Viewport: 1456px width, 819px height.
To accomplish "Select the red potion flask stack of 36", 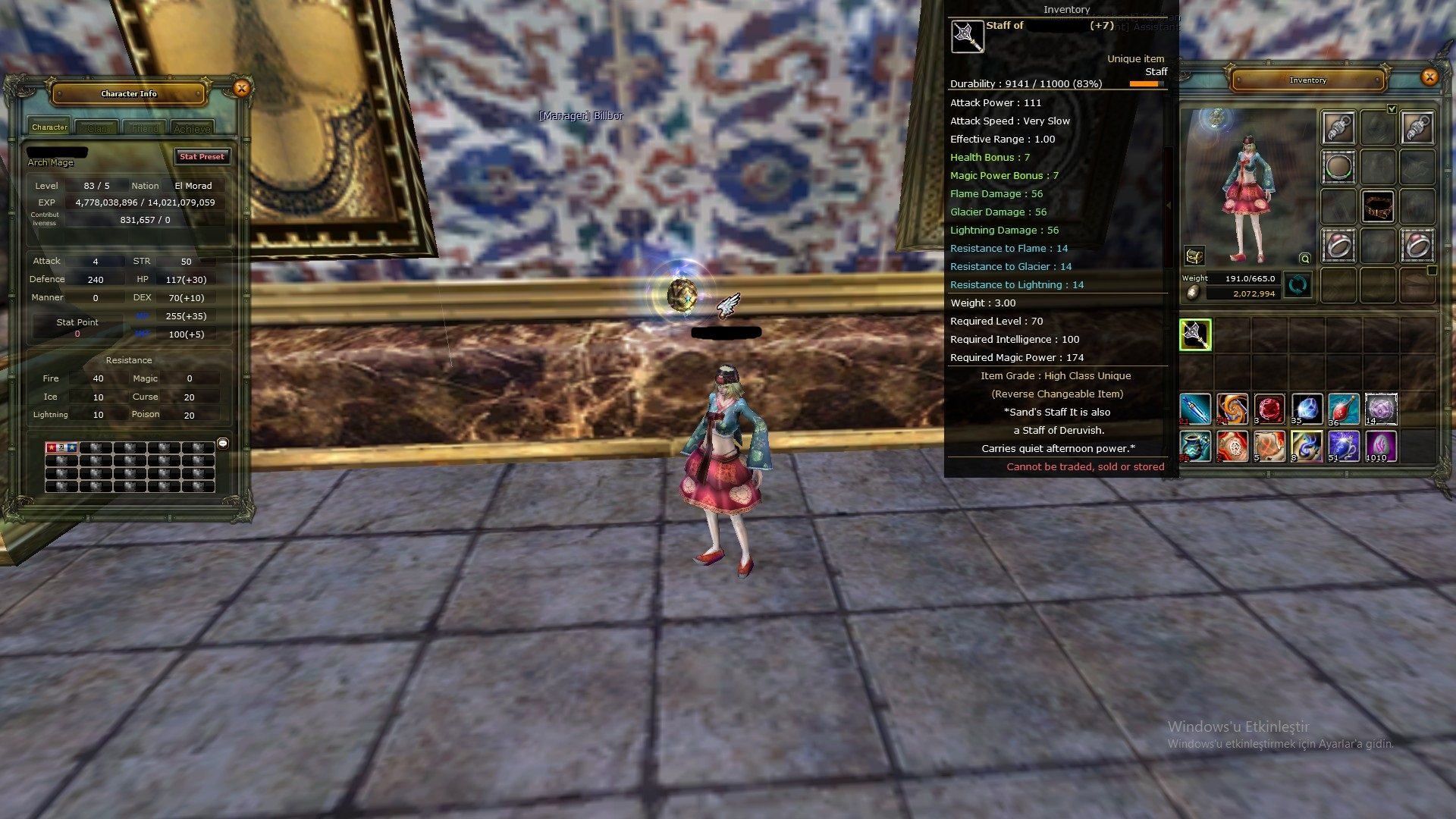I will click(x=1344, y=408).
